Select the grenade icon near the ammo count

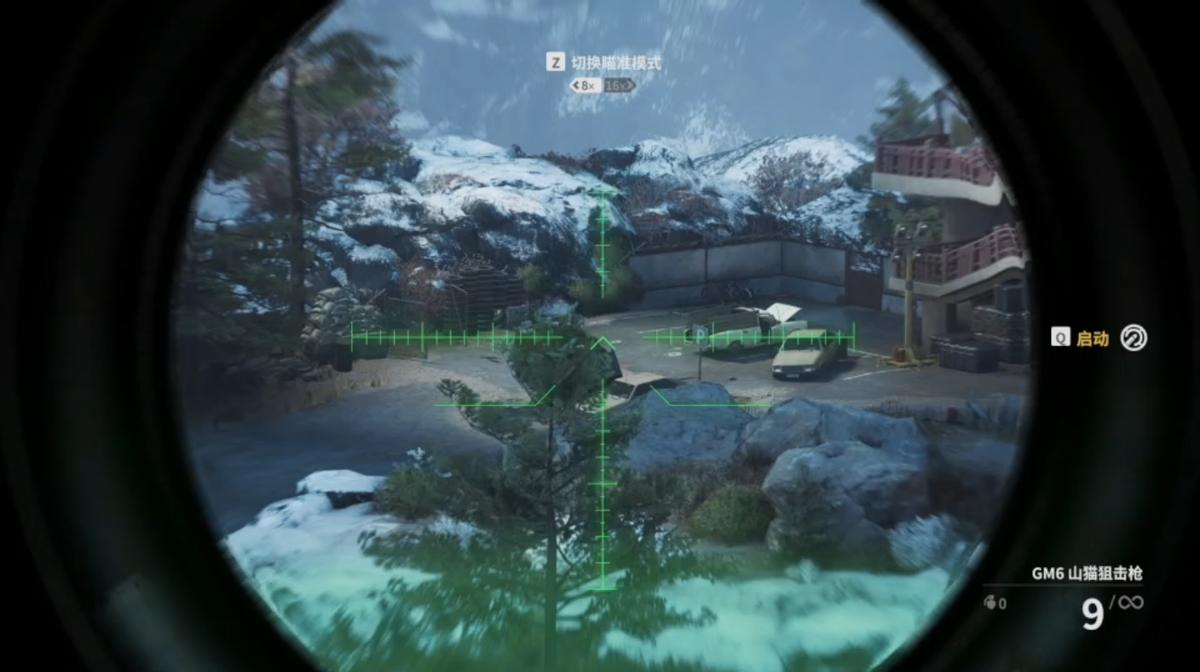coord(990,604)
